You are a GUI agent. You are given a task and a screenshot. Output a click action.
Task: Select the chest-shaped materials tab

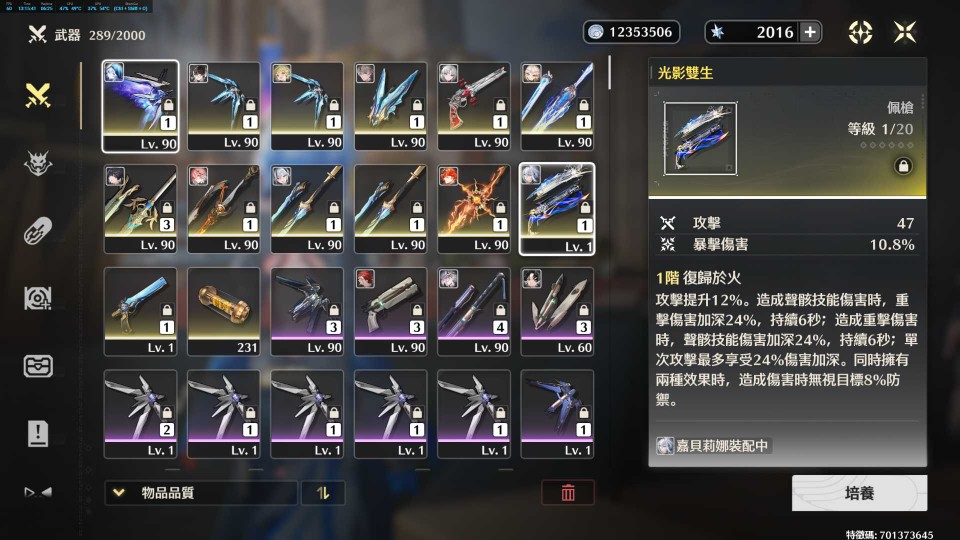click(38, 365)
